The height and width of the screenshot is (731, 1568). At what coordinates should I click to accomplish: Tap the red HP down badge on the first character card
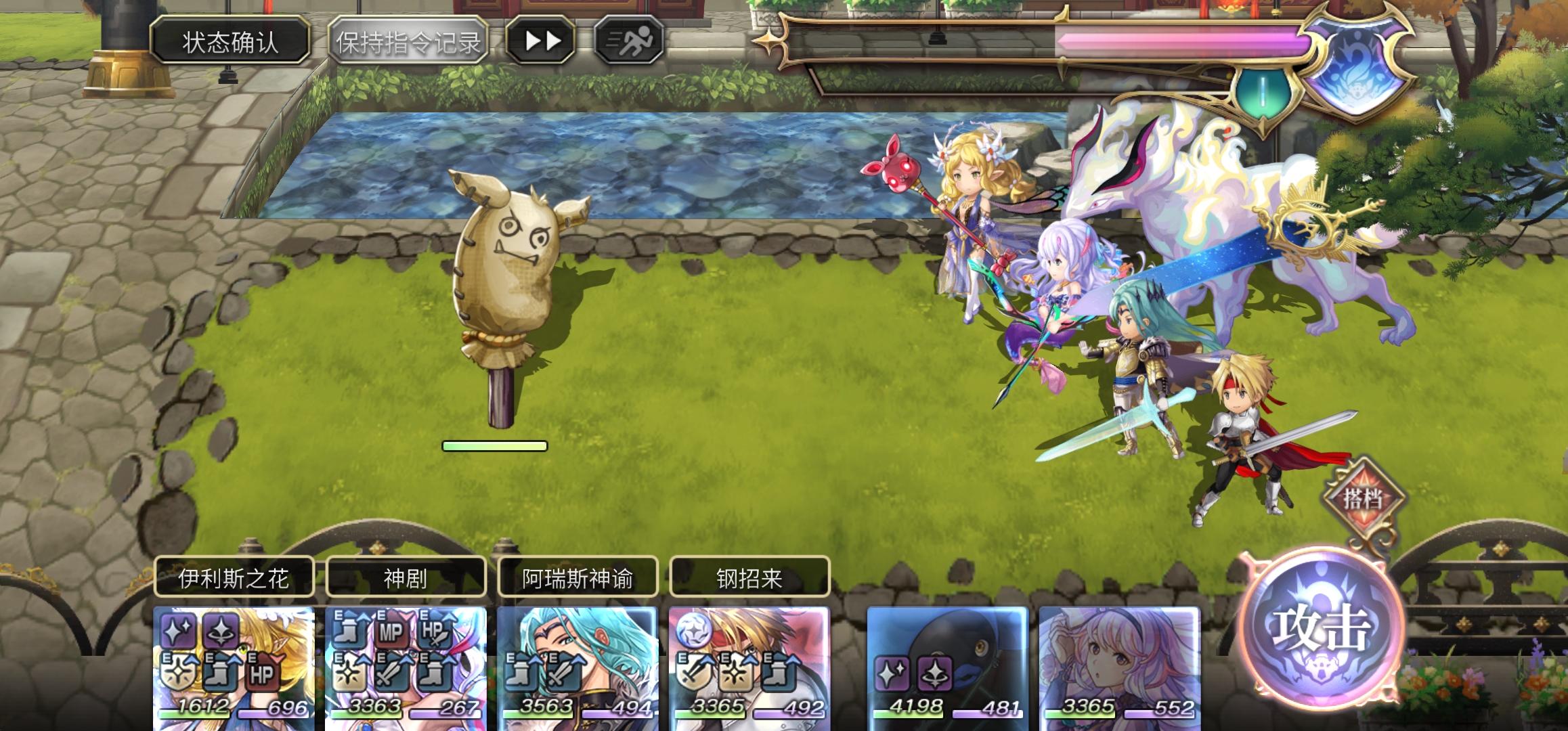(x=263, y=673)
